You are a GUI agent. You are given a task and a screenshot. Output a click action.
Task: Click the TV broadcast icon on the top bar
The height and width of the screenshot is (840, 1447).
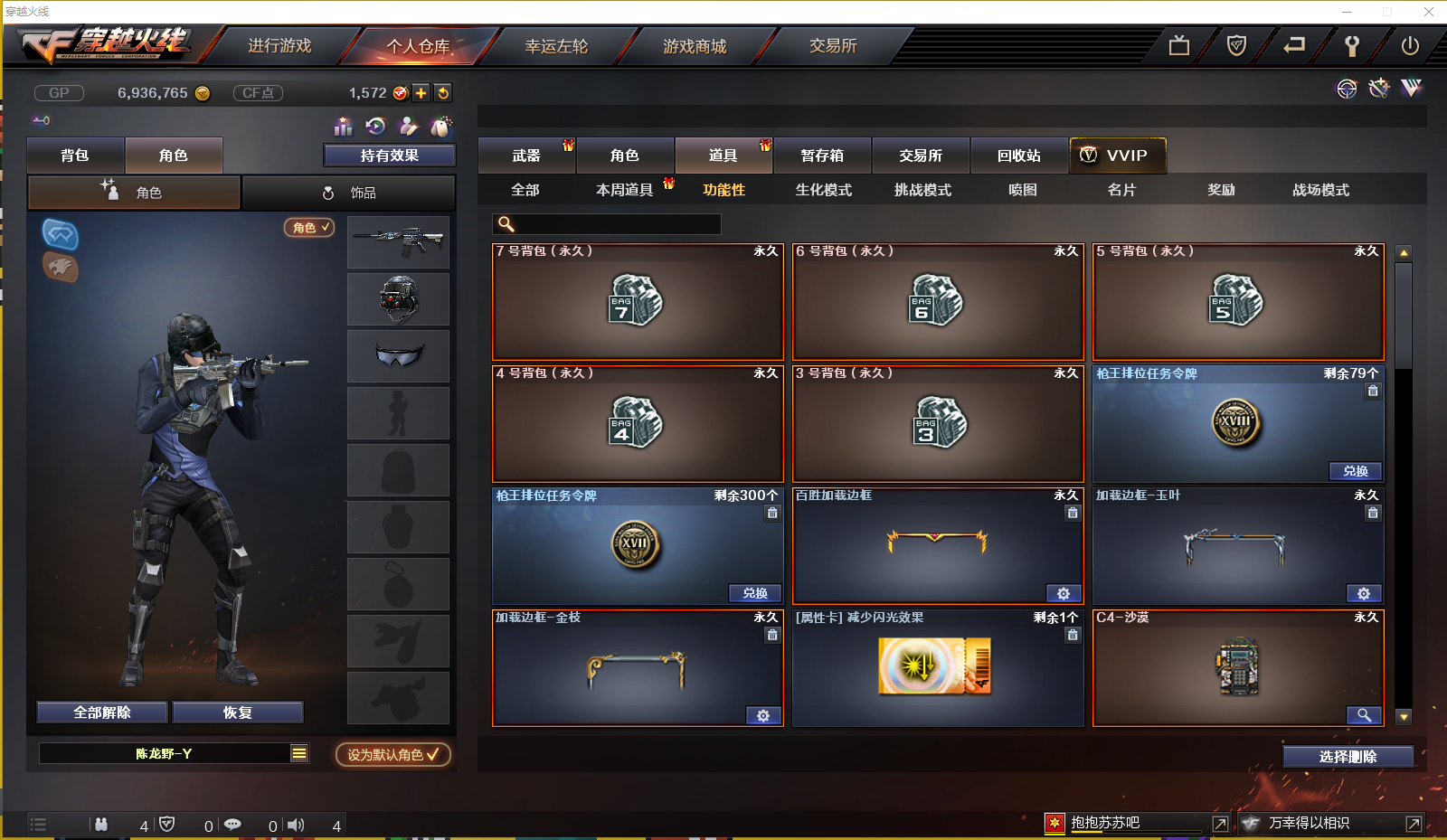click(1178, 44)
